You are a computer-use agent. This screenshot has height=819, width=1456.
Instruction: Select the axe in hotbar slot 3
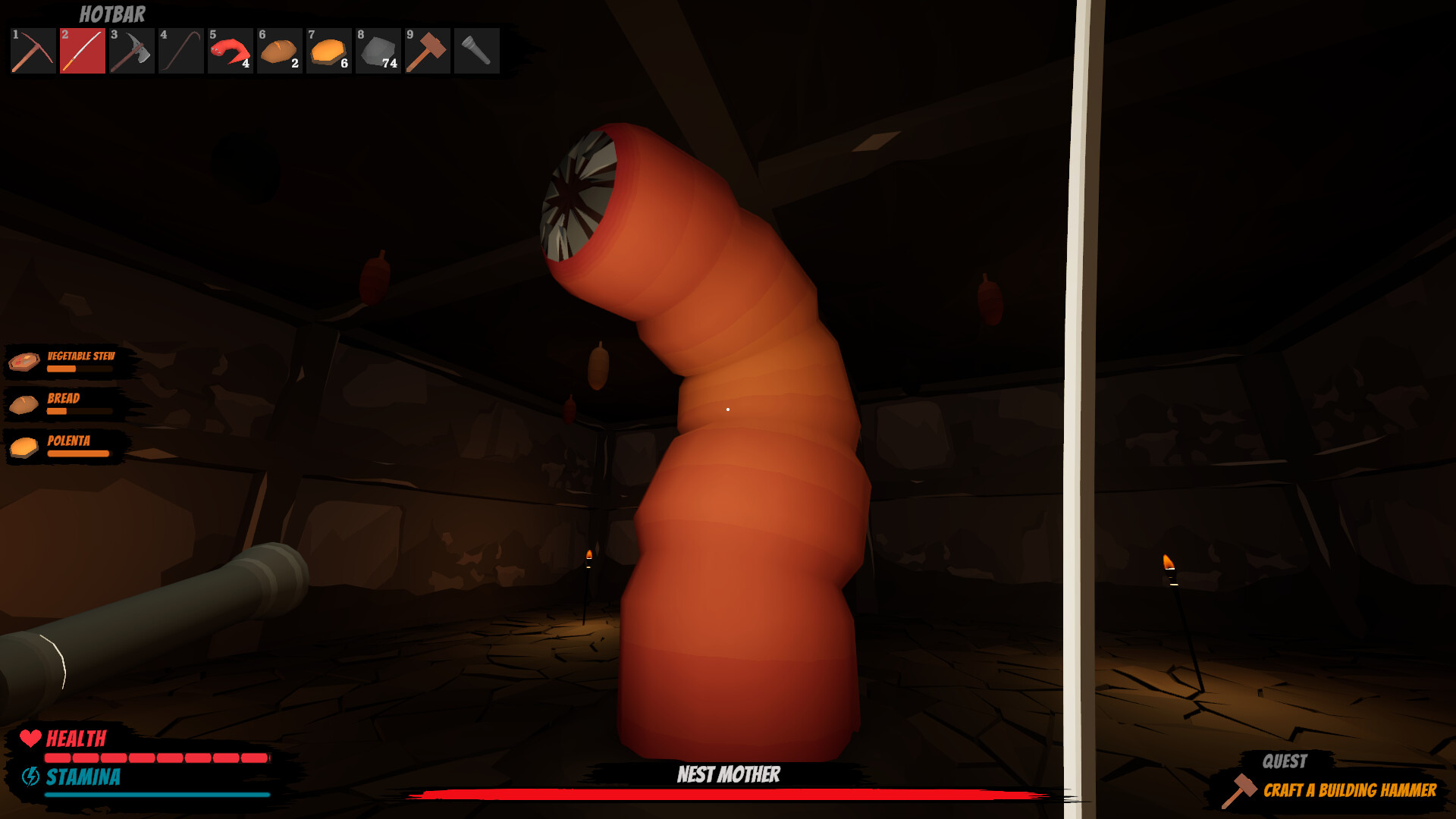(x=131, y=52)
